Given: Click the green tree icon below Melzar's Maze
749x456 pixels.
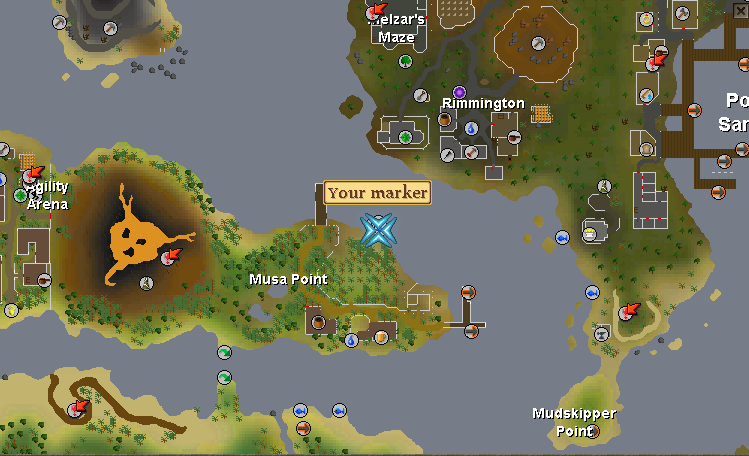Looking at the screenshot, I should click(406, 61).
